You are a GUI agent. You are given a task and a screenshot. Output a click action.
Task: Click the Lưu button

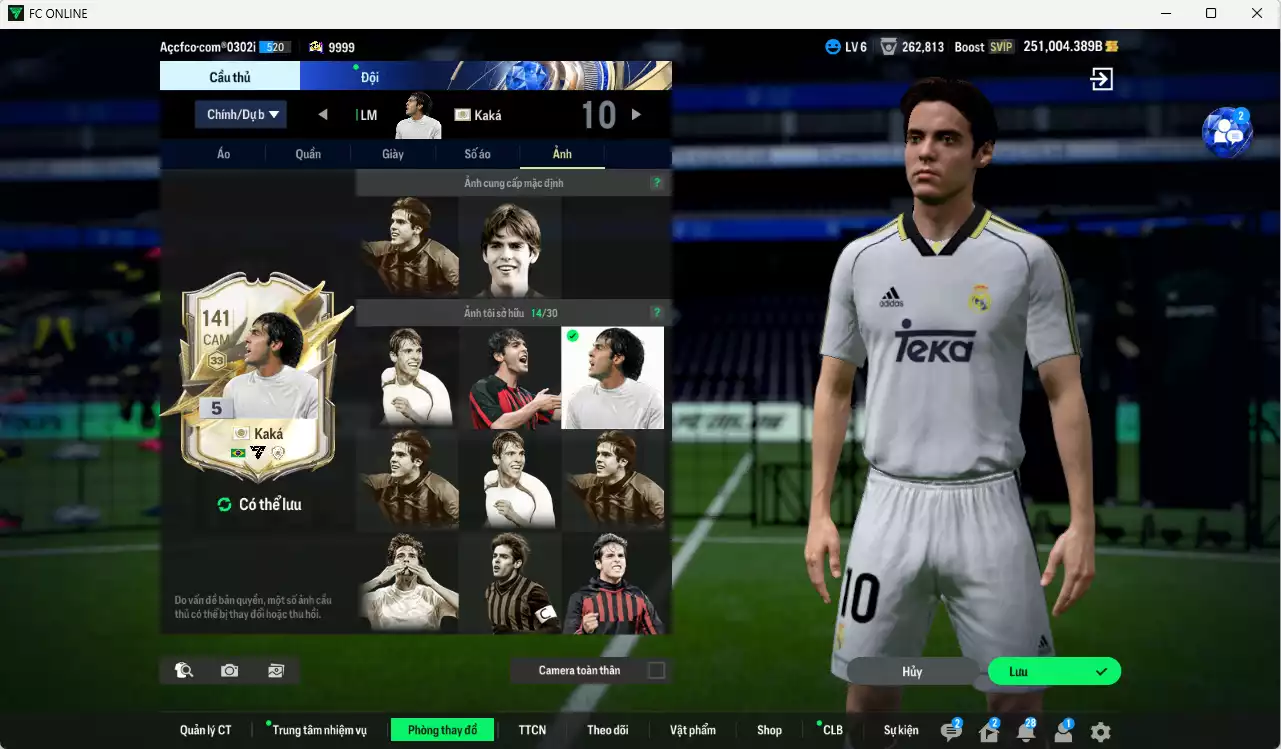(1053, 671)
